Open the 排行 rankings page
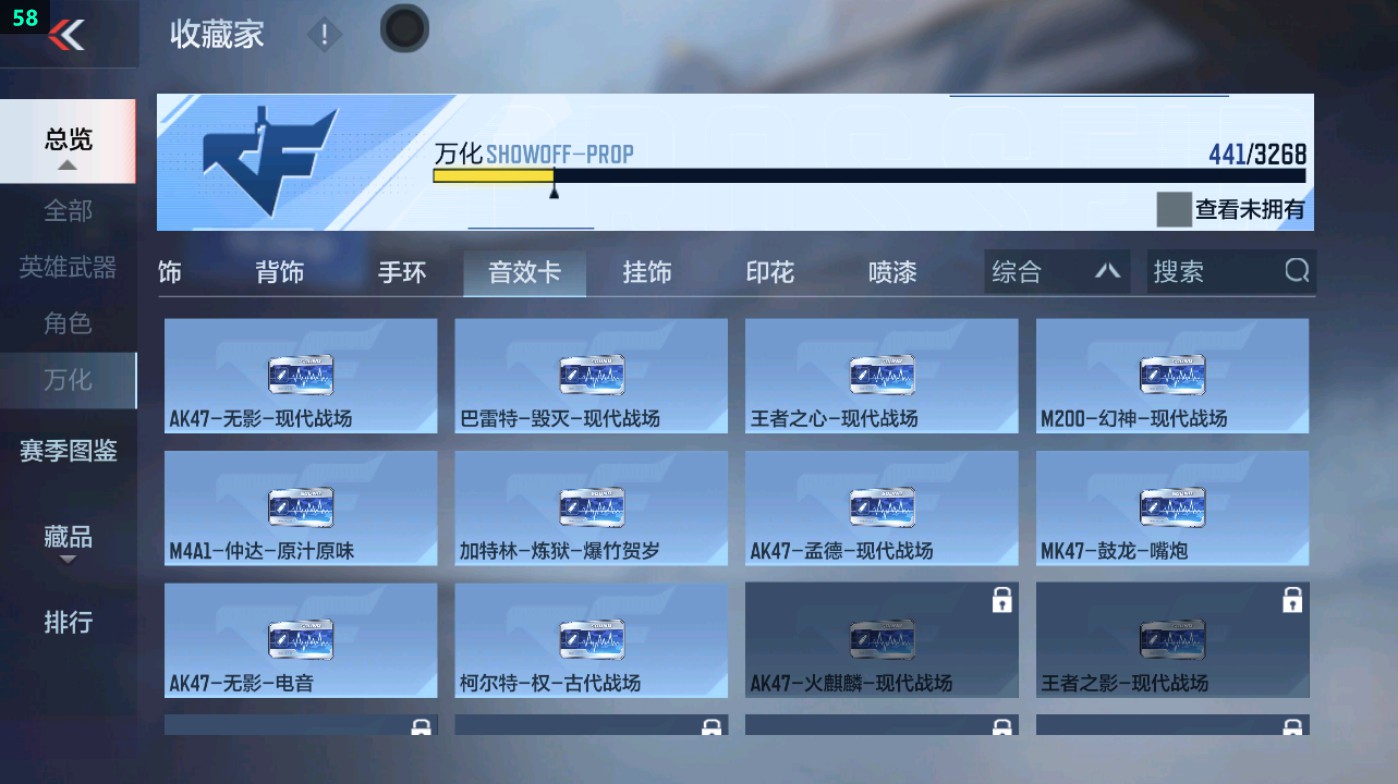The height and width of the screenshot is (784, 1398). point(68,623)
